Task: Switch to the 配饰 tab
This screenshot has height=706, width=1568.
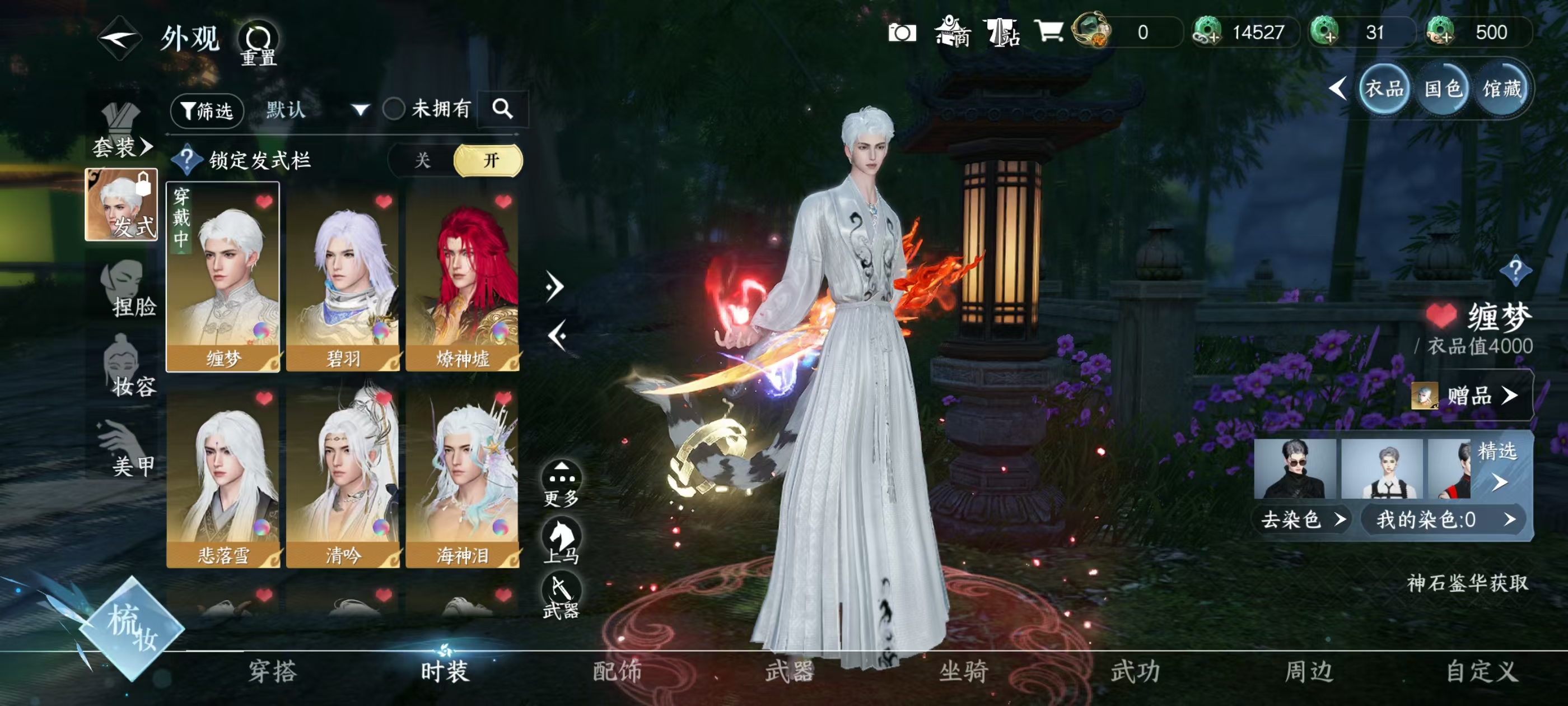Action: [617, 672]
